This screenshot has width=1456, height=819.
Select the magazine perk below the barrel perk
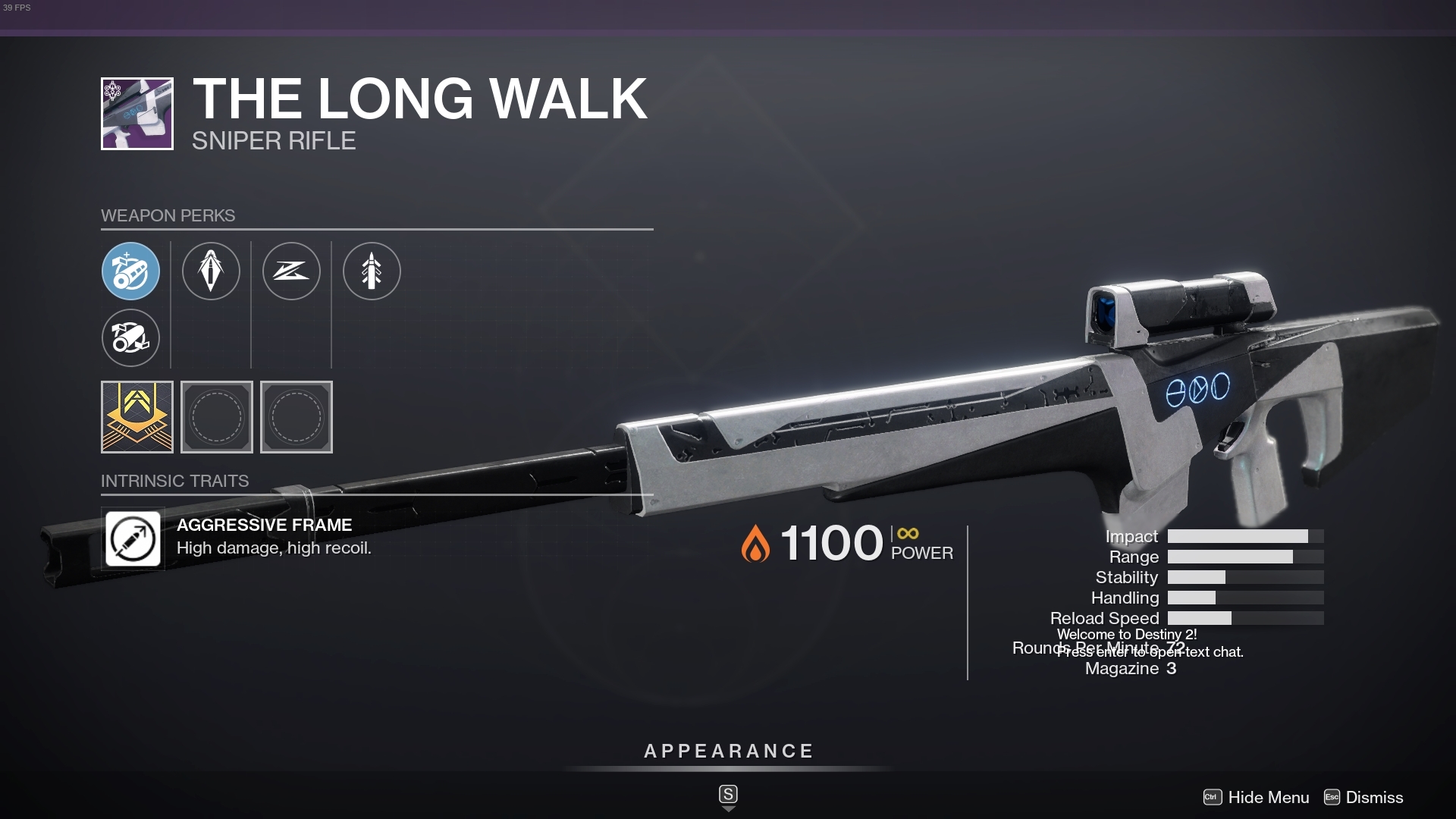pyautogui.click(x=130, y=338)
